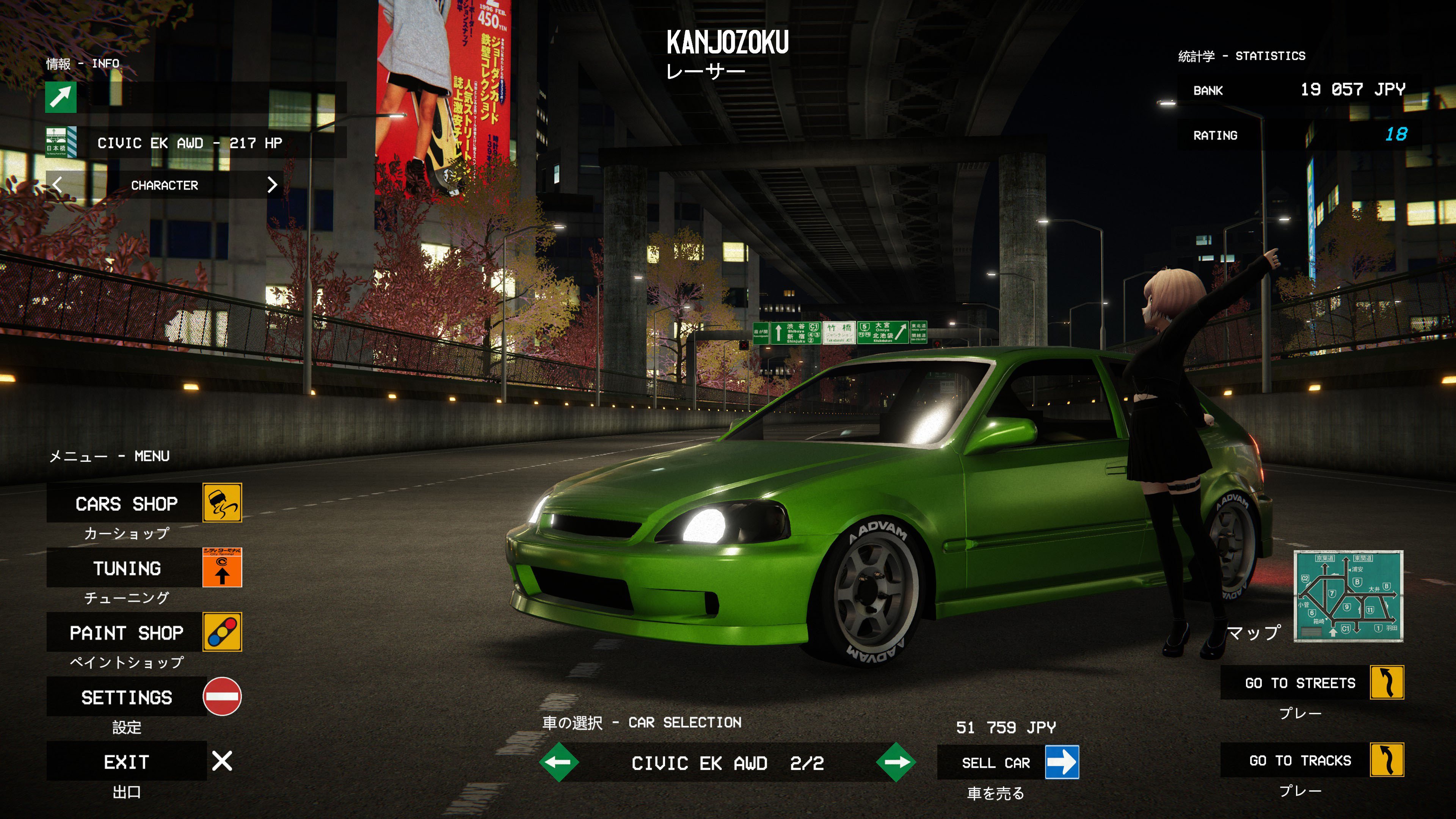Select the previous car with left green arrow

point(559,763)
